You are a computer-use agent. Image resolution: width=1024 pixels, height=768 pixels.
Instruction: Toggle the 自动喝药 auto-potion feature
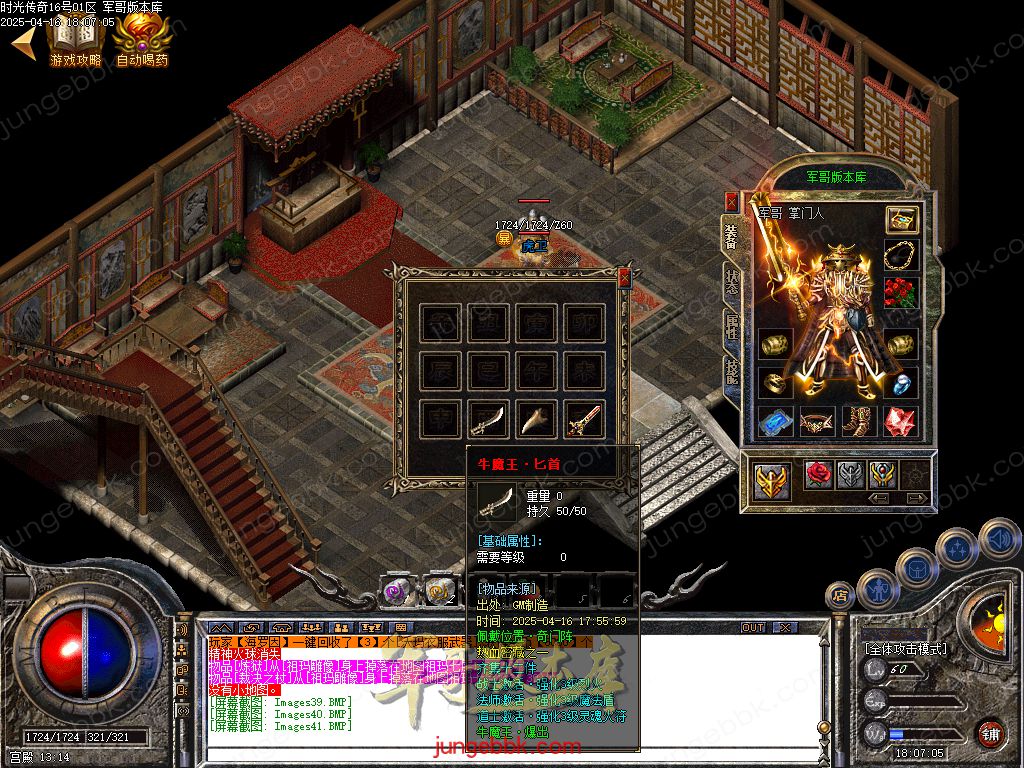[142, 40]
